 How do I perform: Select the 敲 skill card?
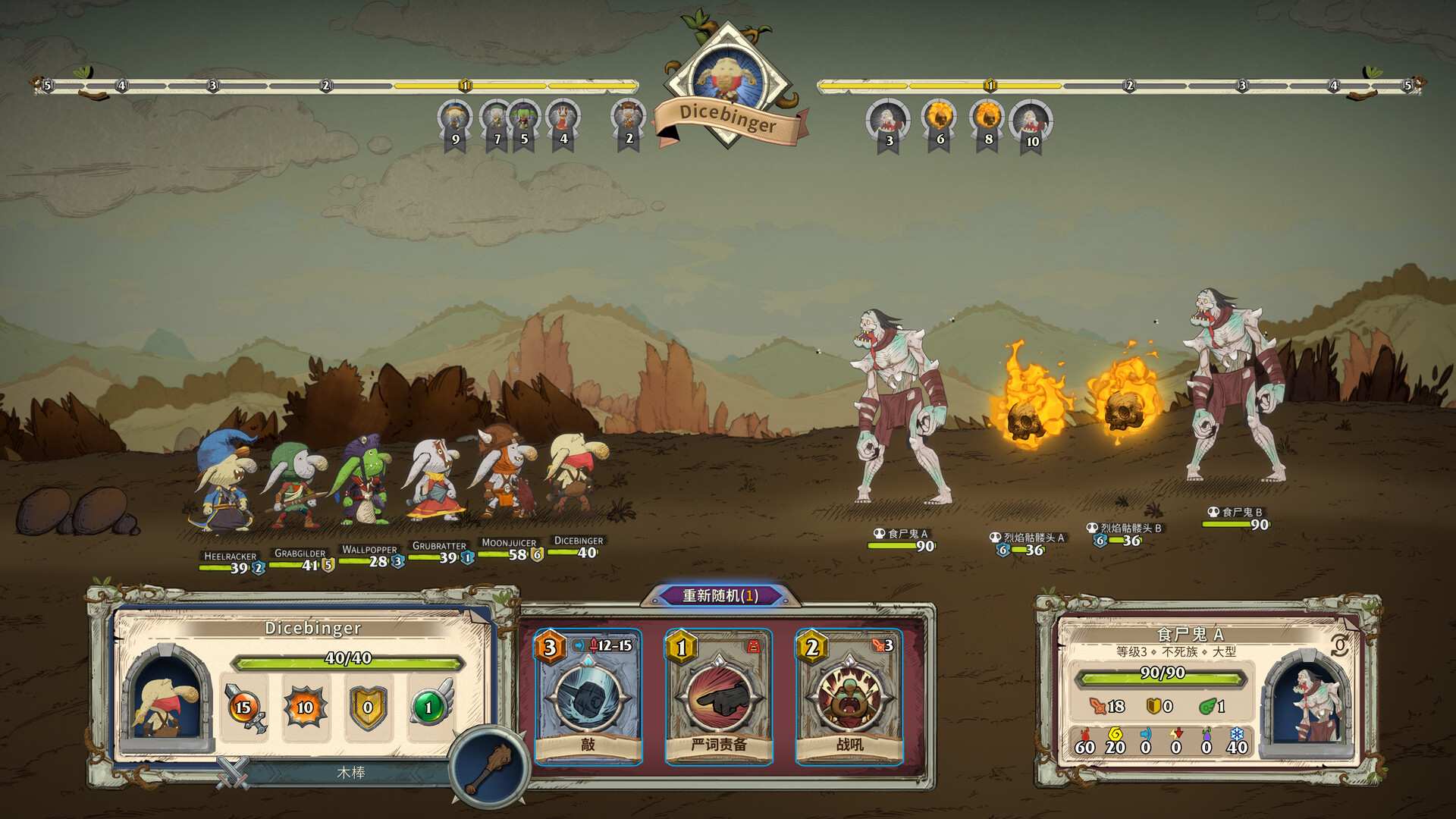(x=588, y=696)
